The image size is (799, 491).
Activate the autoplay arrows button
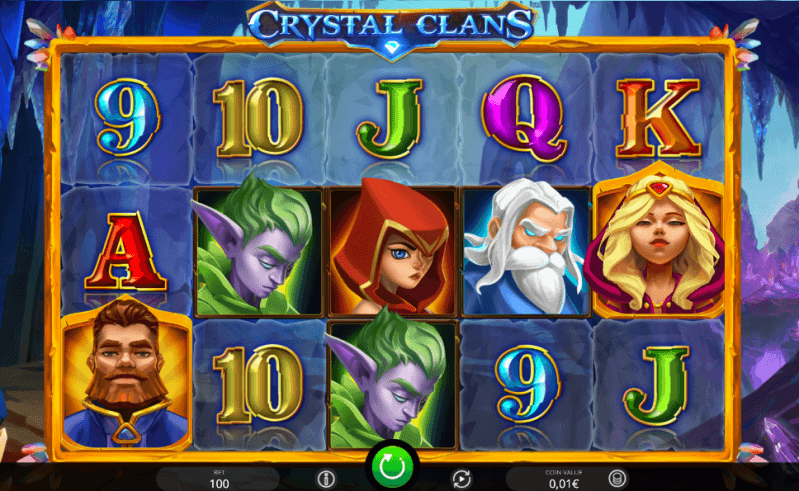(x=461, y=478)
